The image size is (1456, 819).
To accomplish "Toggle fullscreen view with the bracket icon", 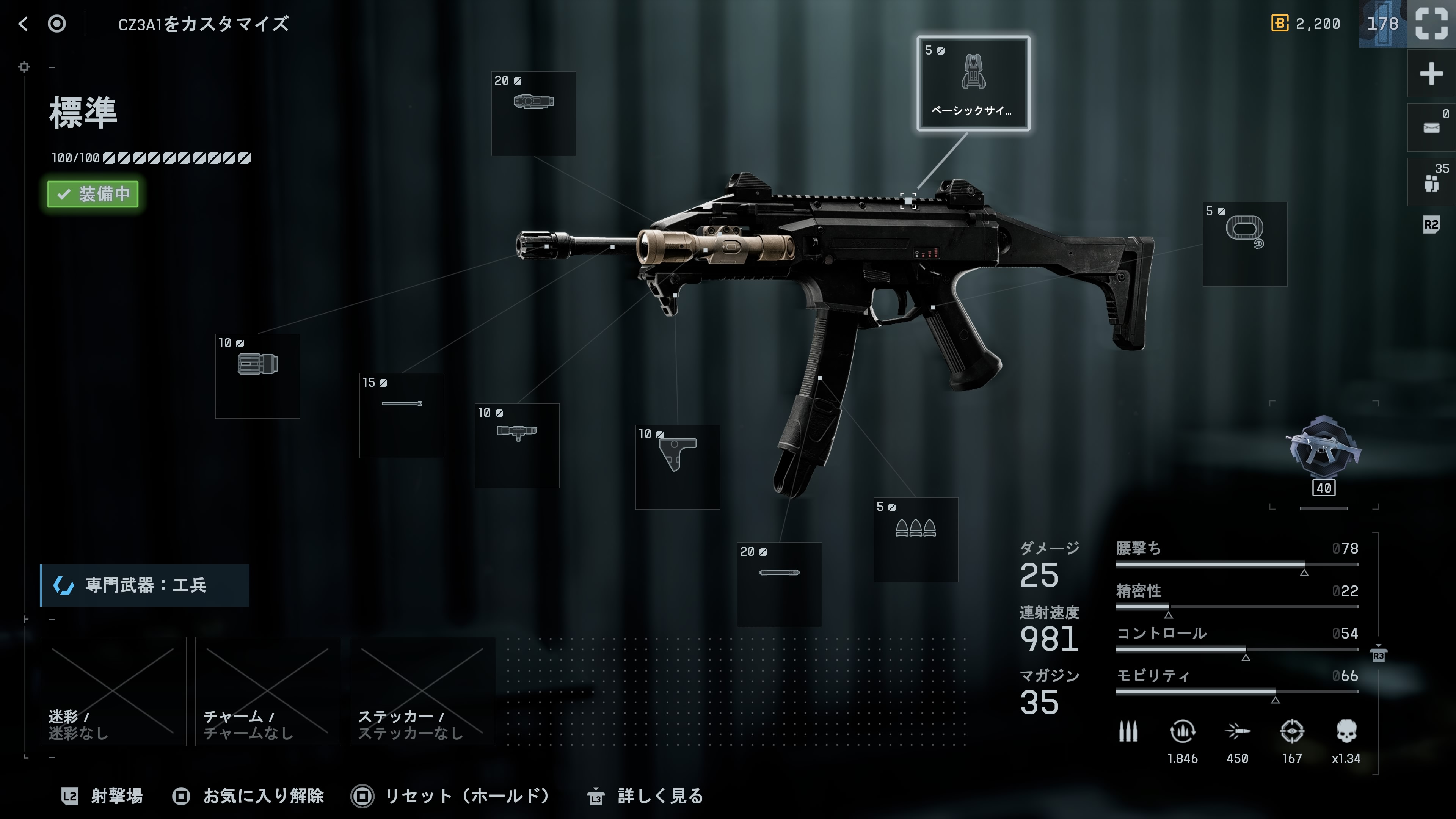I will [x=1431, y=24].
